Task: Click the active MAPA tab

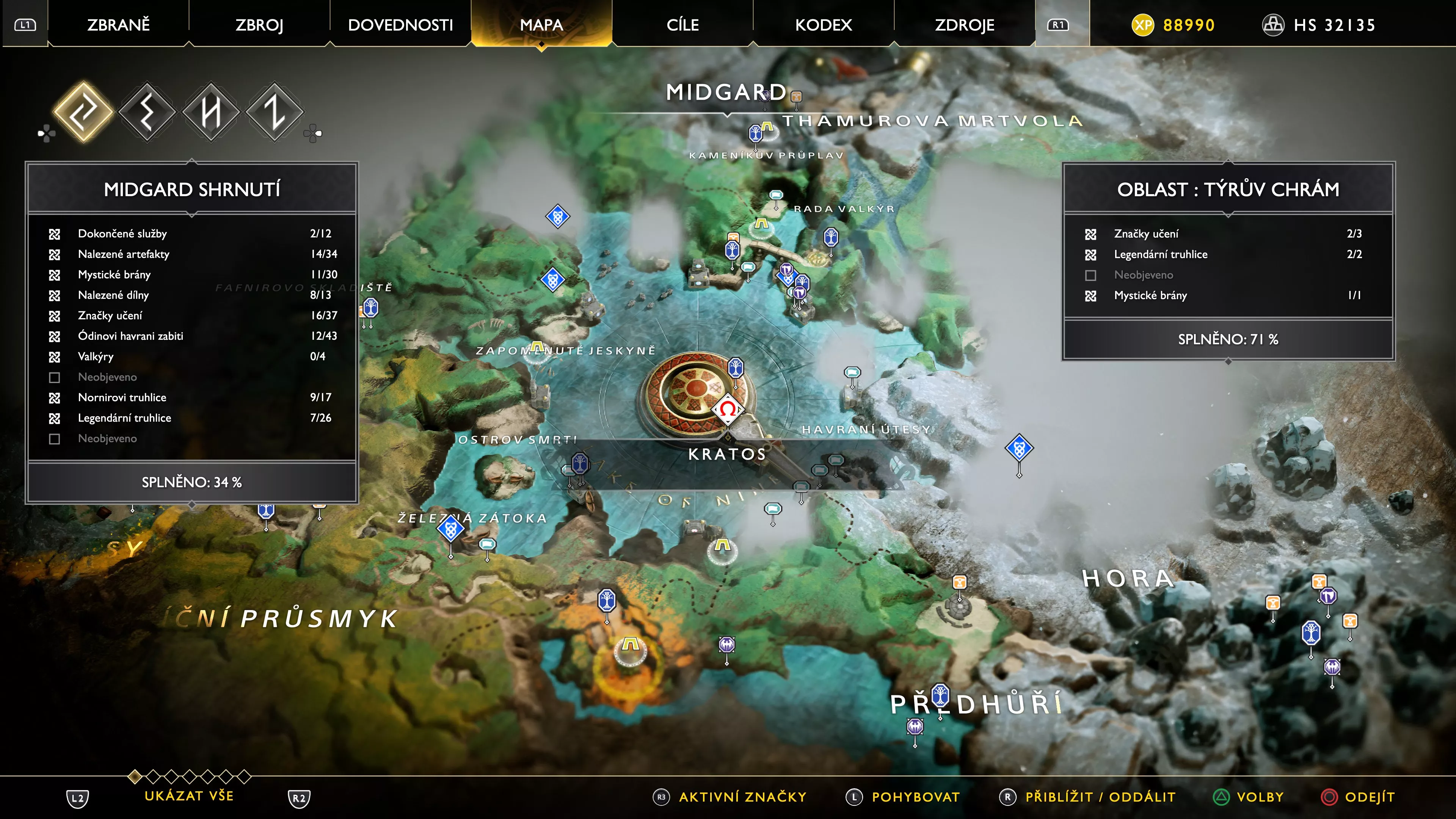Action: (541, 25)
